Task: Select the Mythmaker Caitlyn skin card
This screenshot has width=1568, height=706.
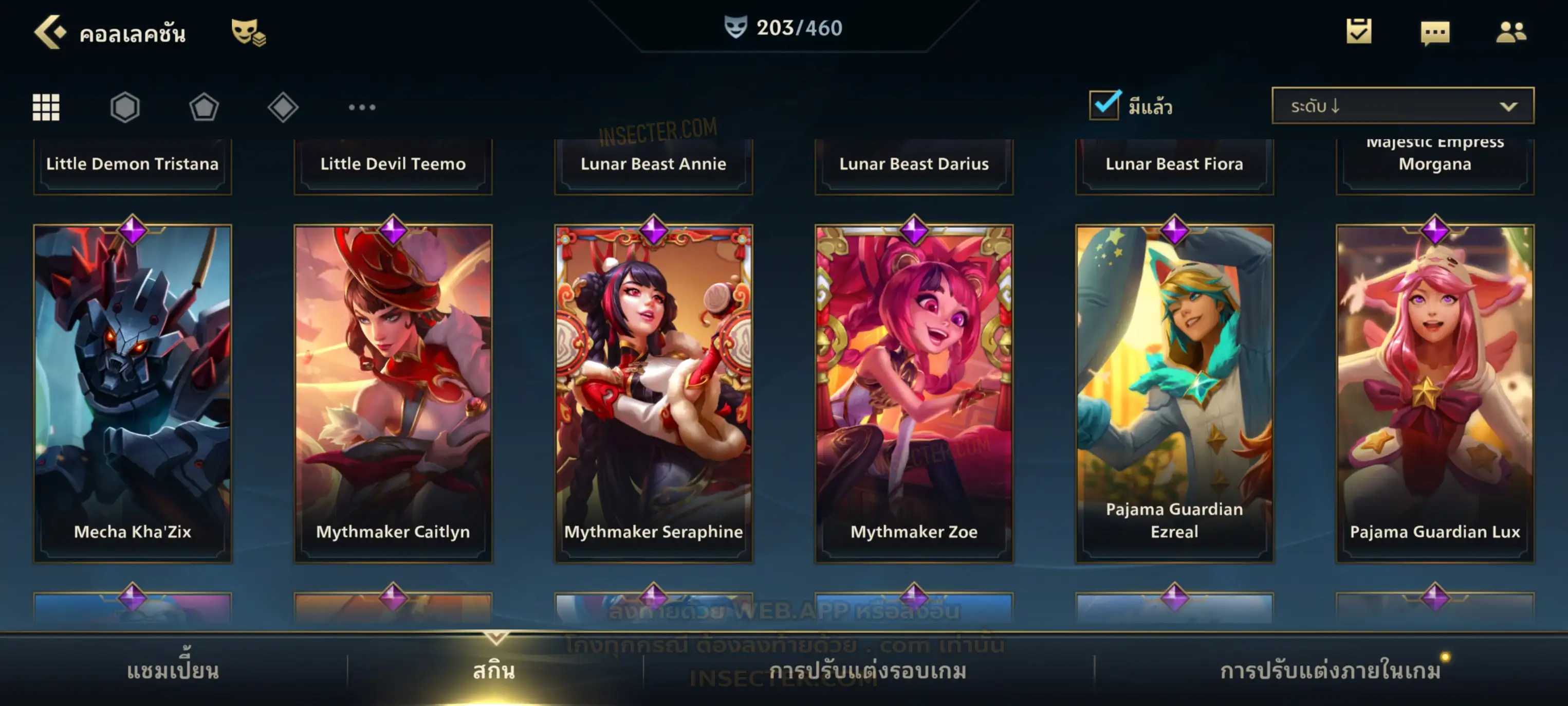Action: [x=393, y=393]
